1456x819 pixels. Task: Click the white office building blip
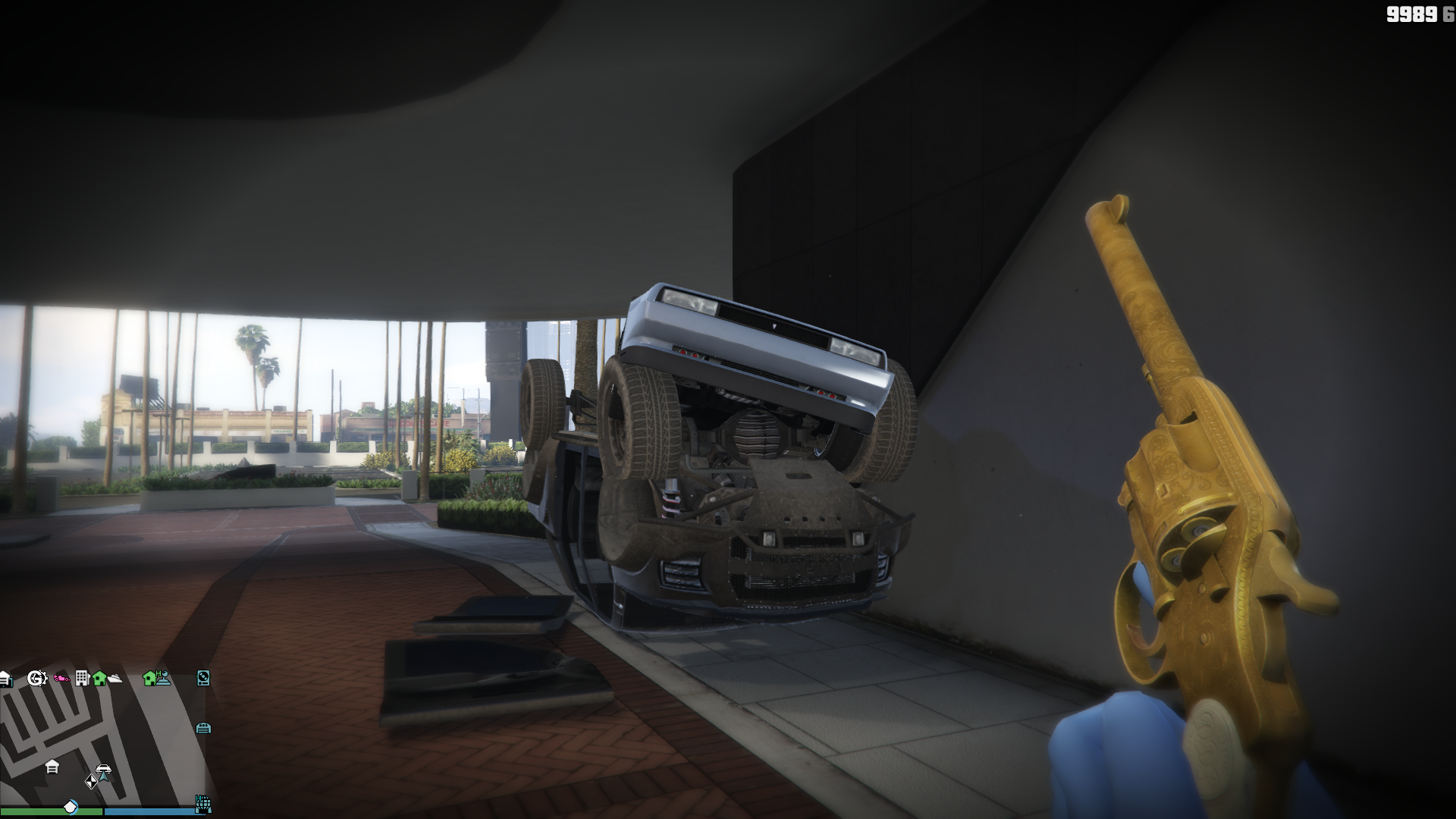(x=82, y=678)
